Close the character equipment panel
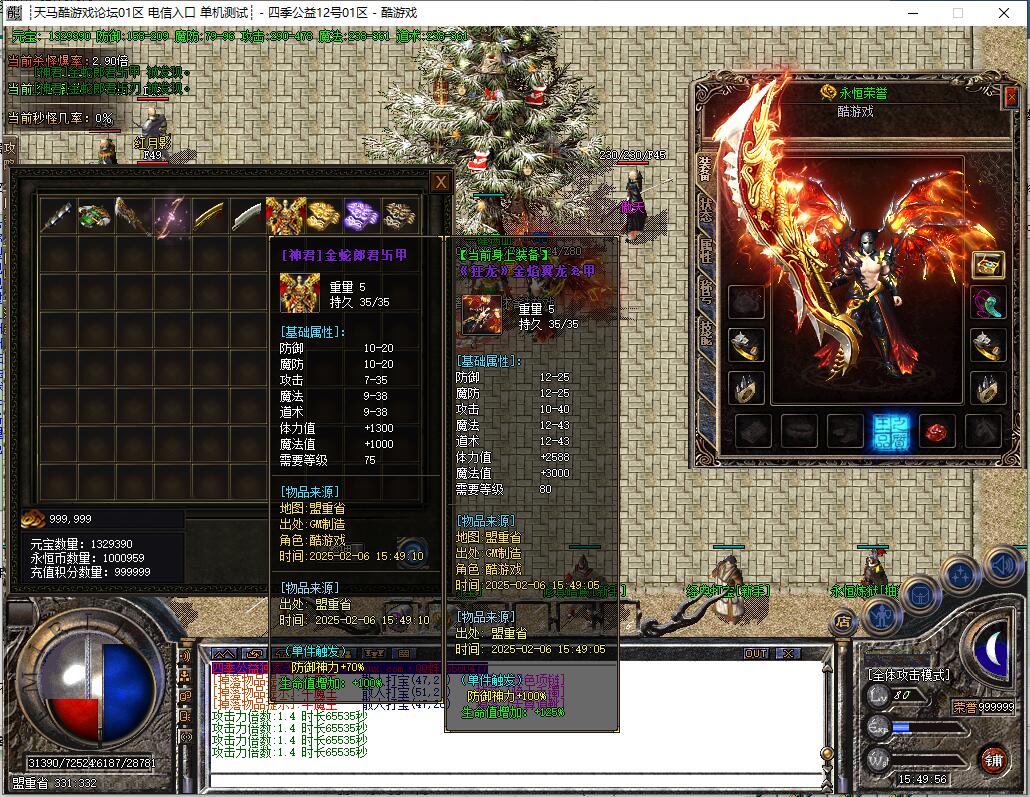 [1010, 97]
